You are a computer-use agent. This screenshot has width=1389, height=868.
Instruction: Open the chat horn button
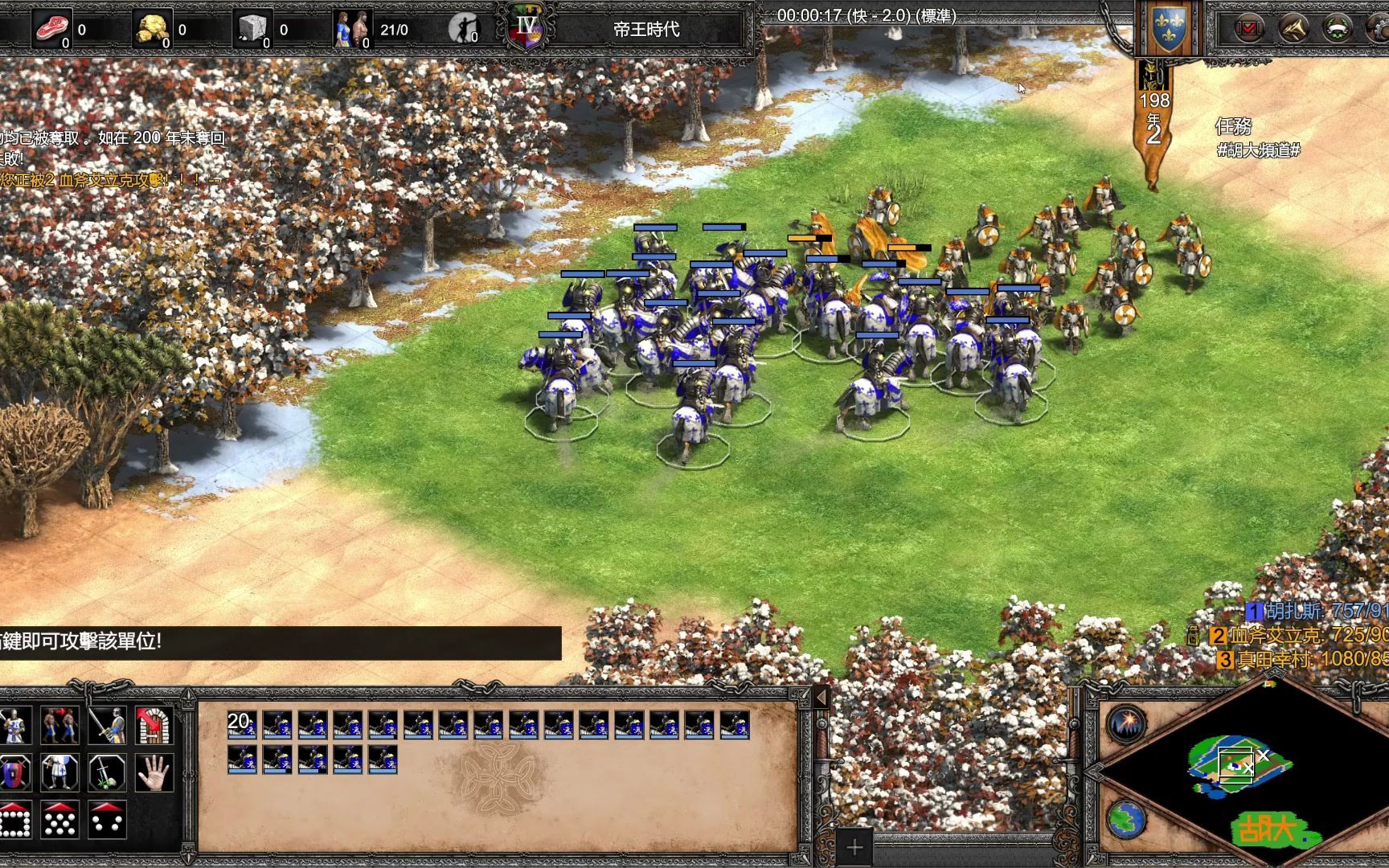[1293, 30]
